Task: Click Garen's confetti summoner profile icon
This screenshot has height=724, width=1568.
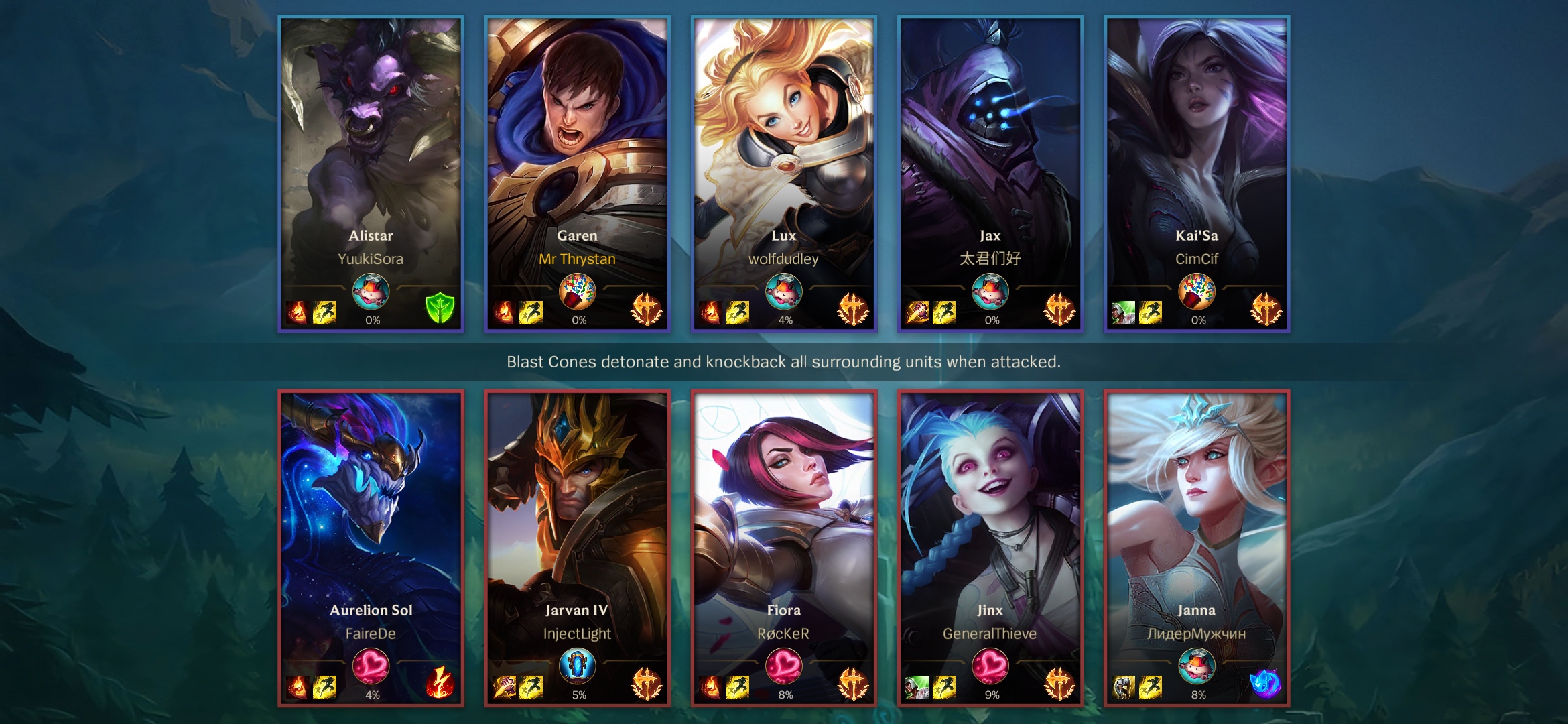Action: 577,291
